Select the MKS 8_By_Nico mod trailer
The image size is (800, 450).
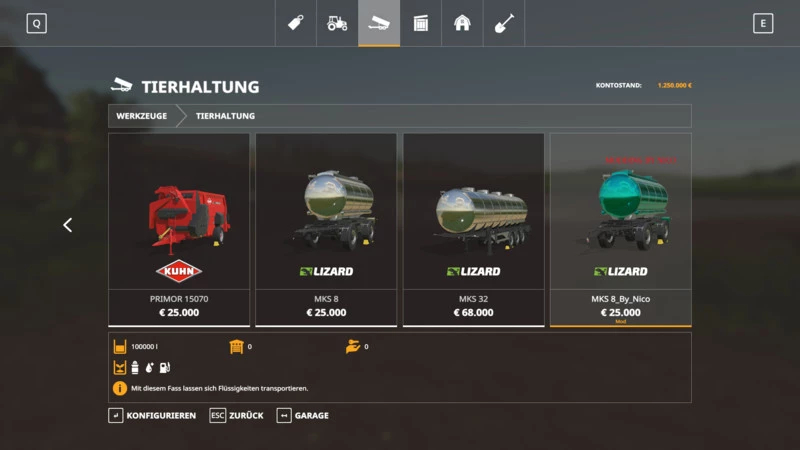coord(620,229)
